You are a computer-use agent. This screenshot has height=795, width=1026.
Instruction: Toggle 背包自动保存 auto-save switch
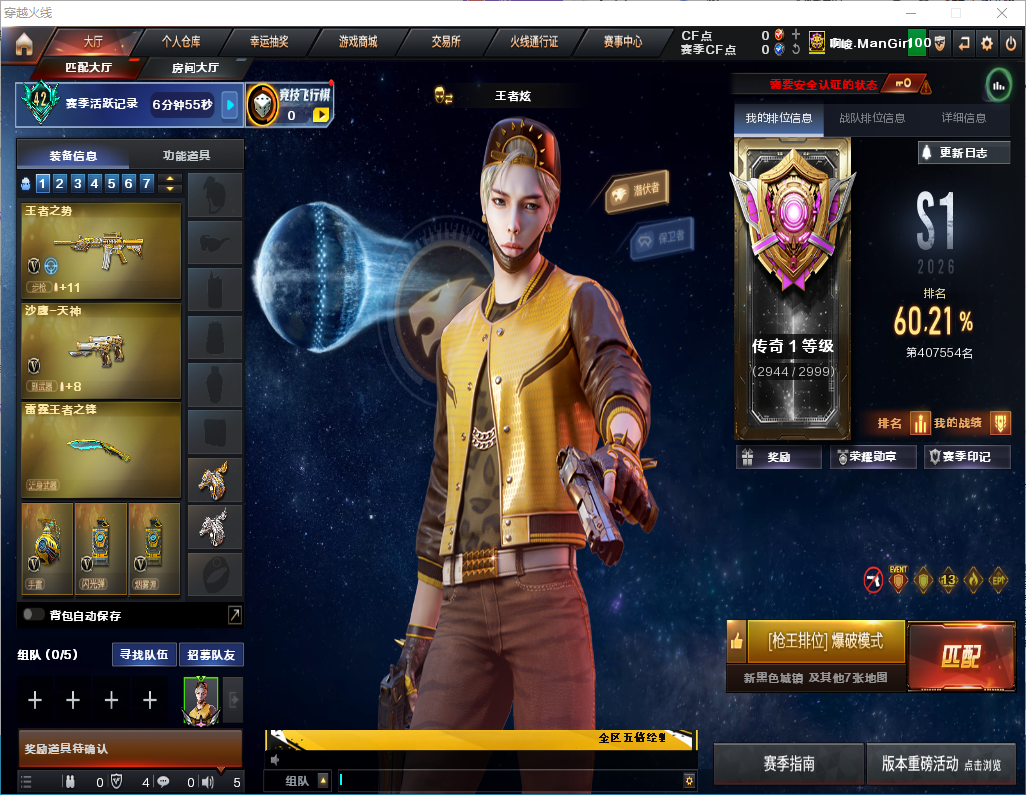click(33, 615)
